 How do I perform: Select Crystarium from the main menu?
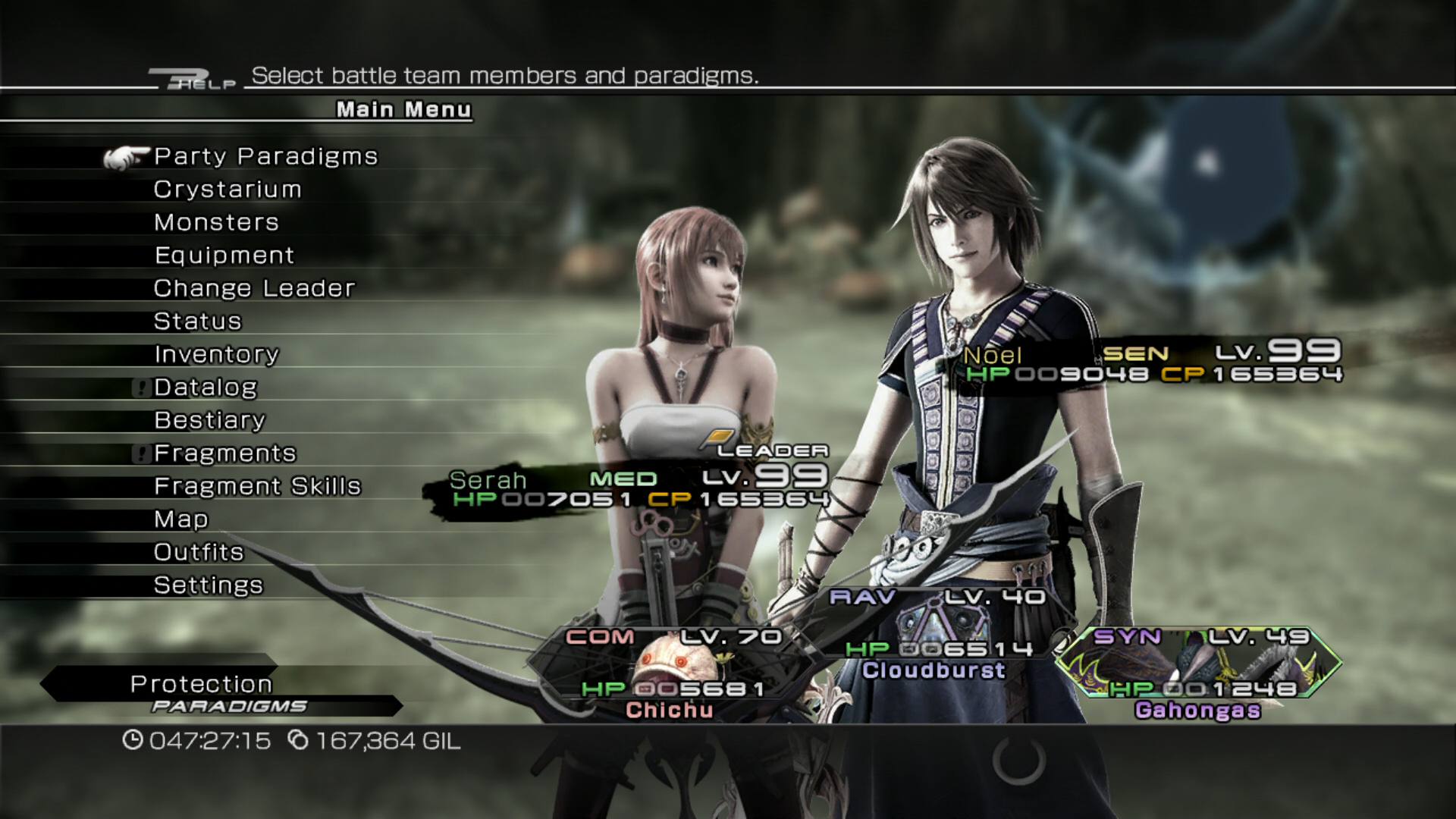coord(227,190)
